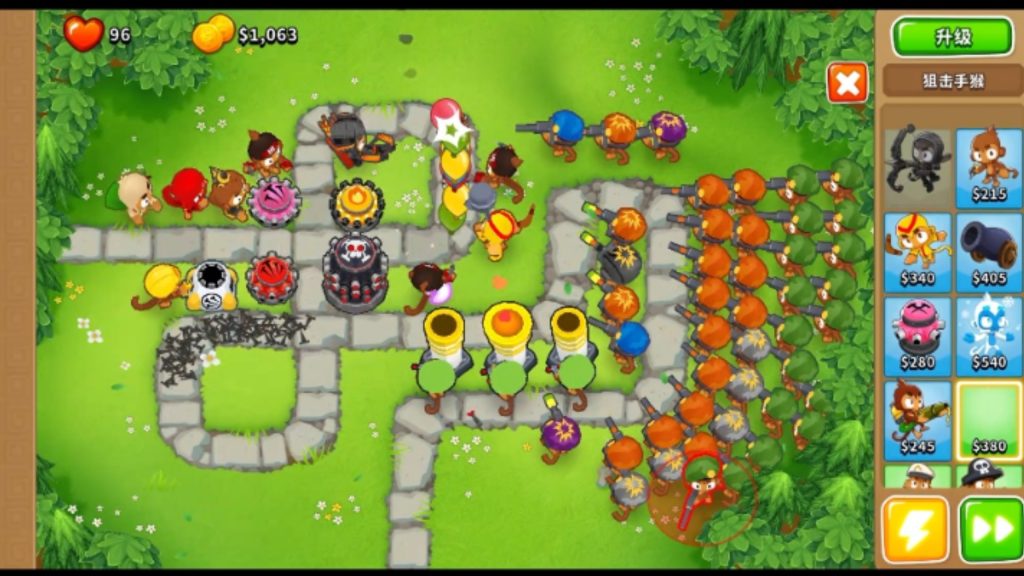Start the round with the fast-forward button
1024x576 pixels.
(x=989, y=530)
